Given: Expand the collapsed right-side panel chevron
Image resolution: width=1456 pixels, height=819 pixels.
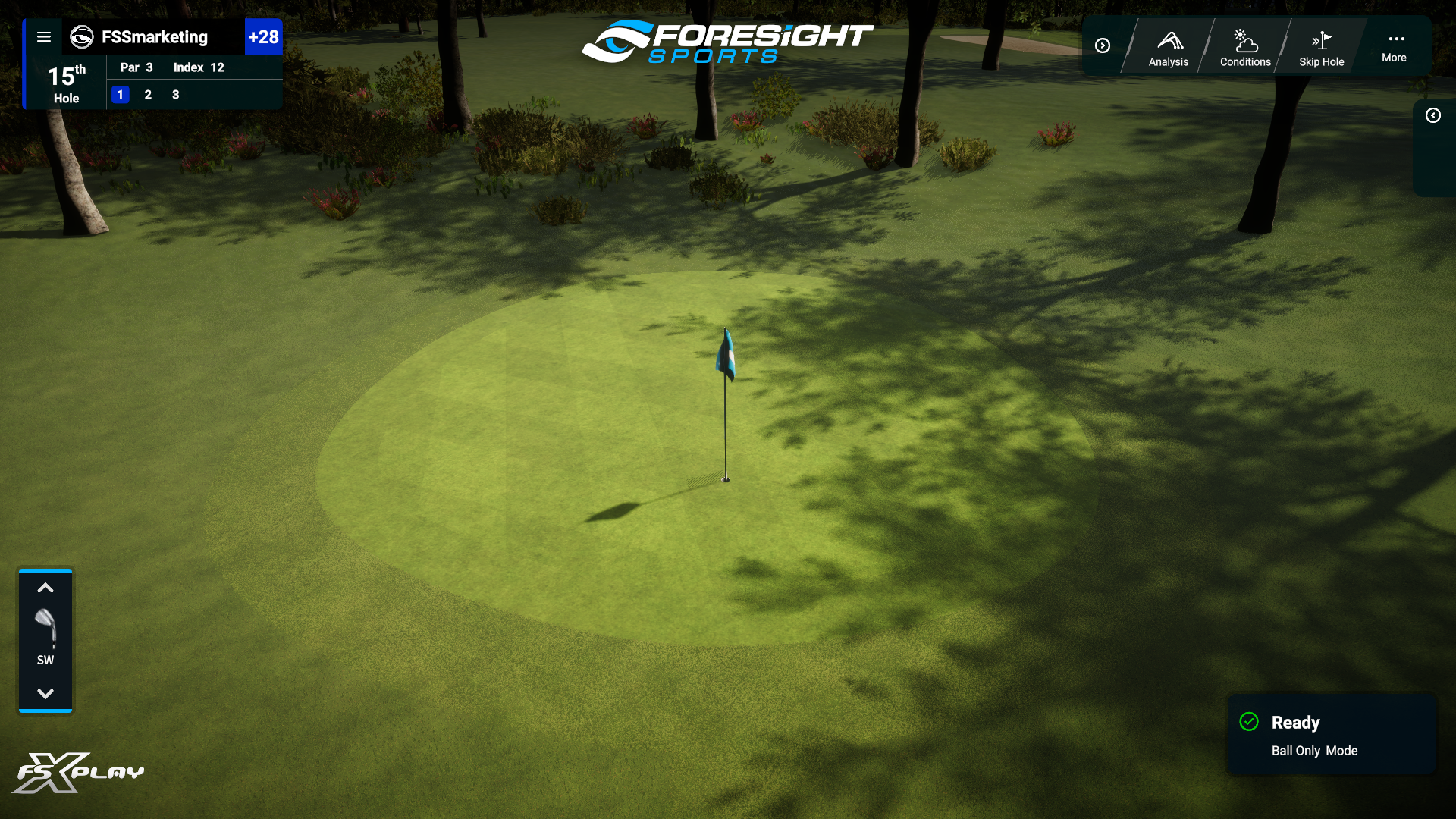Looking at the screenshot, I should pyautogui.click(x=1433, y=115).
